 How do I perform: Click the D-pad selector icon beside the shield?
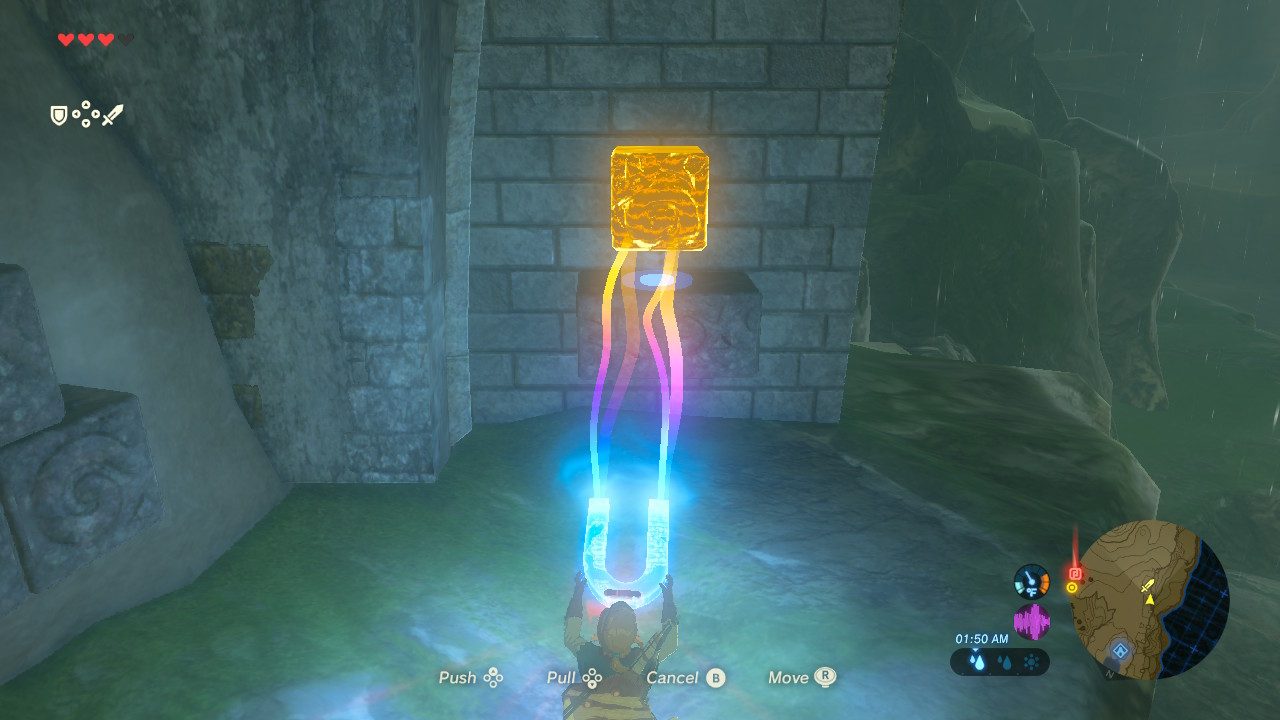[86, 114]
